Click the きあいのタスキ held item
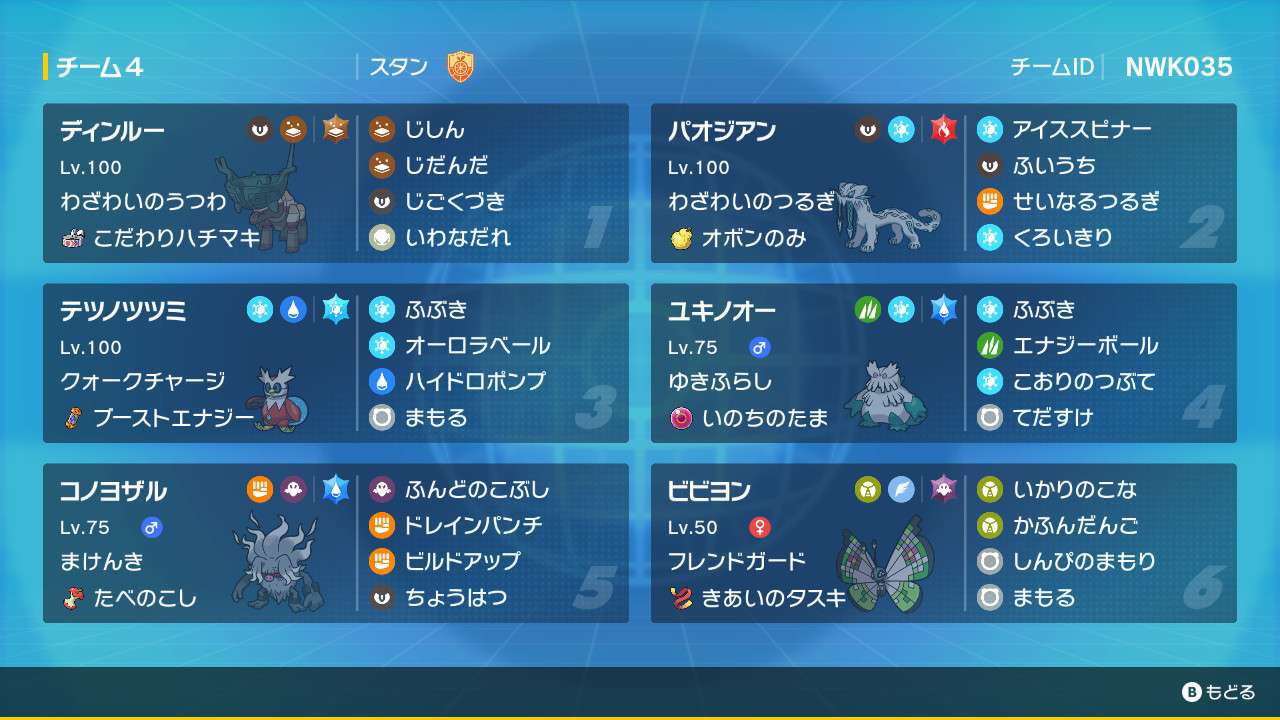1280x720 pixels. (773, 598)
